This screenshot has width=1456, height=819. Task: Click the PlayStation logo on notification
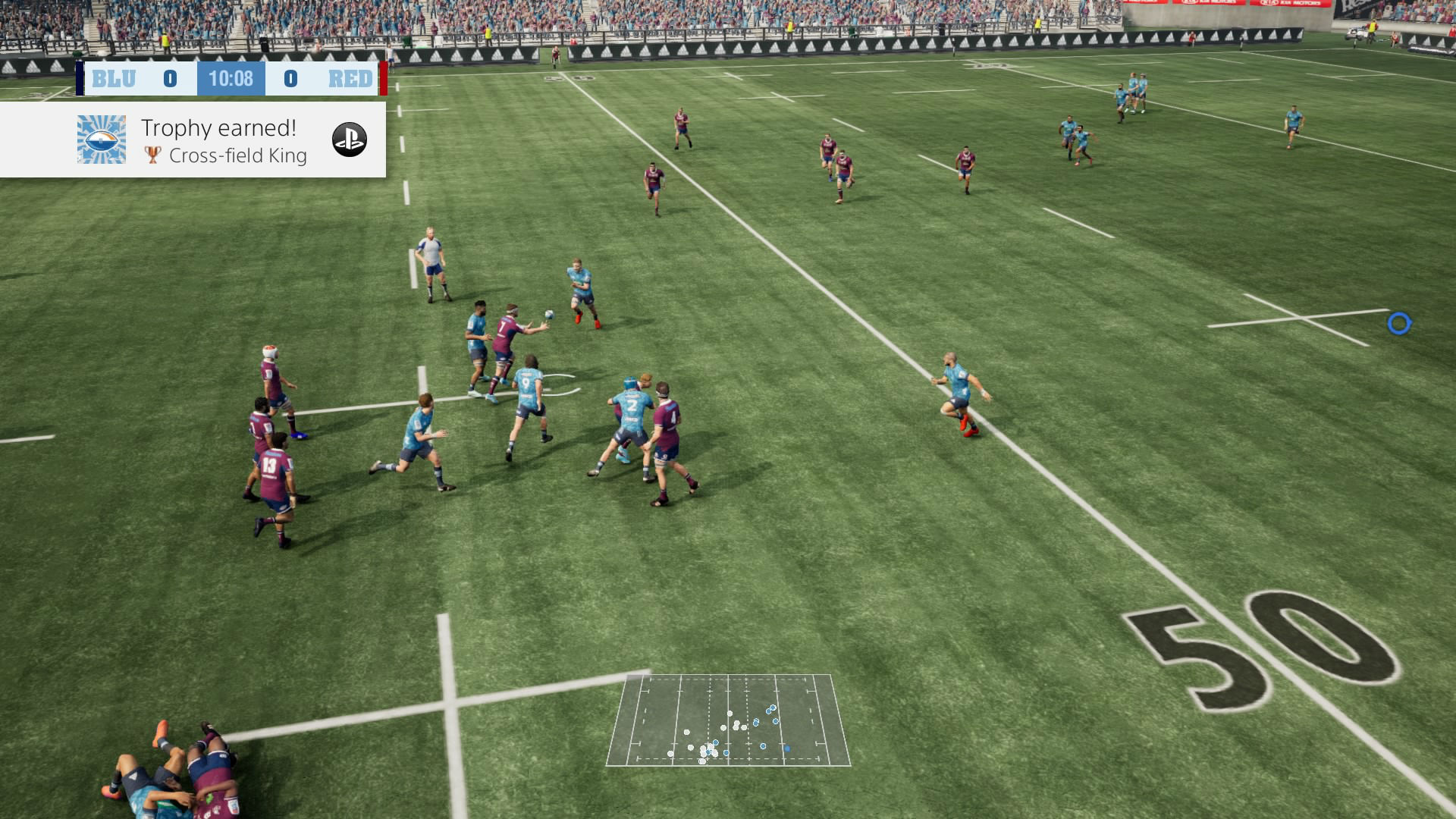tap(350, 140)
